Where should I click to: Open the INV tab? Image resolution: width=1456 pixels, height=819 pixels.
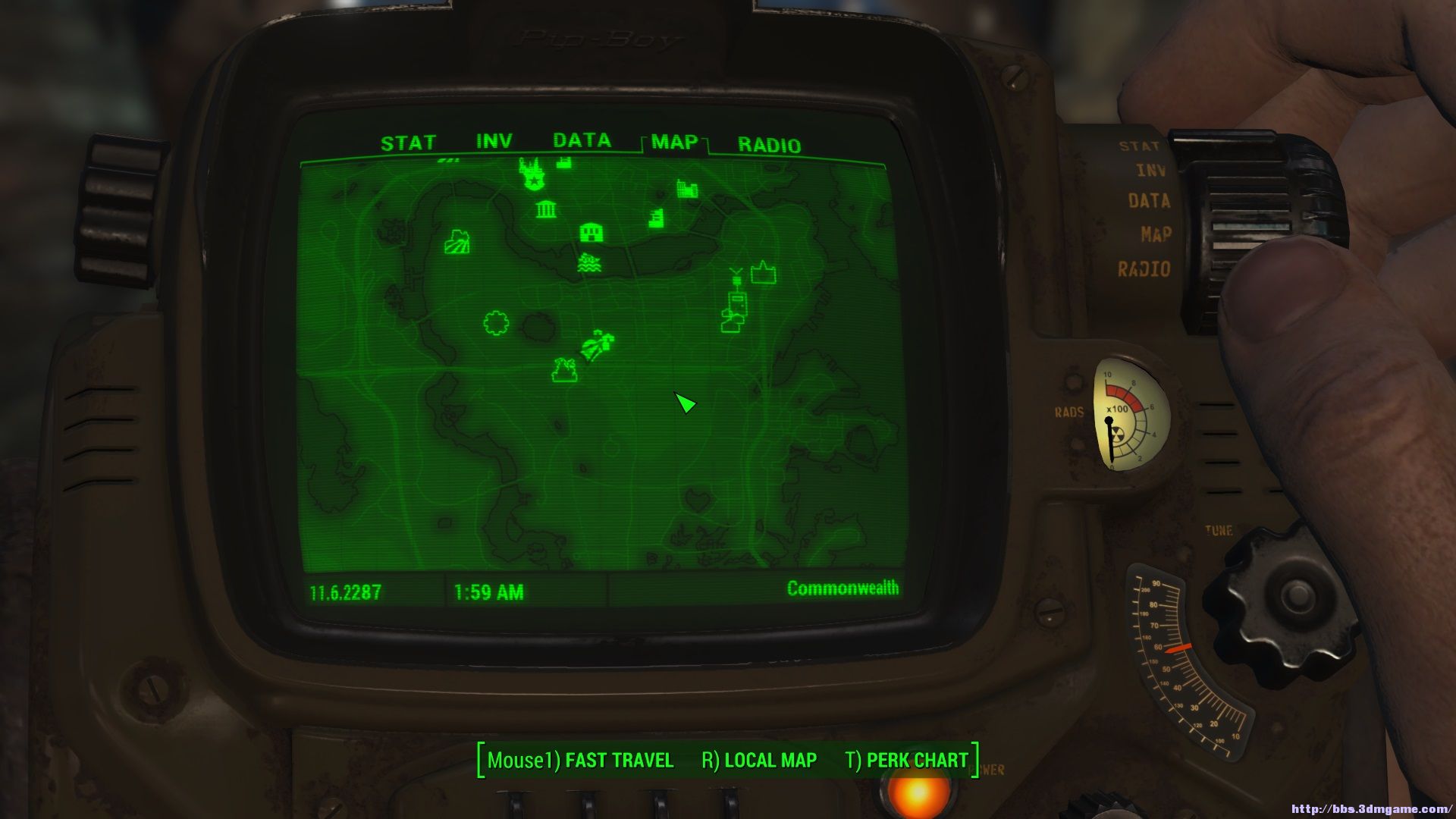(494, 142)
